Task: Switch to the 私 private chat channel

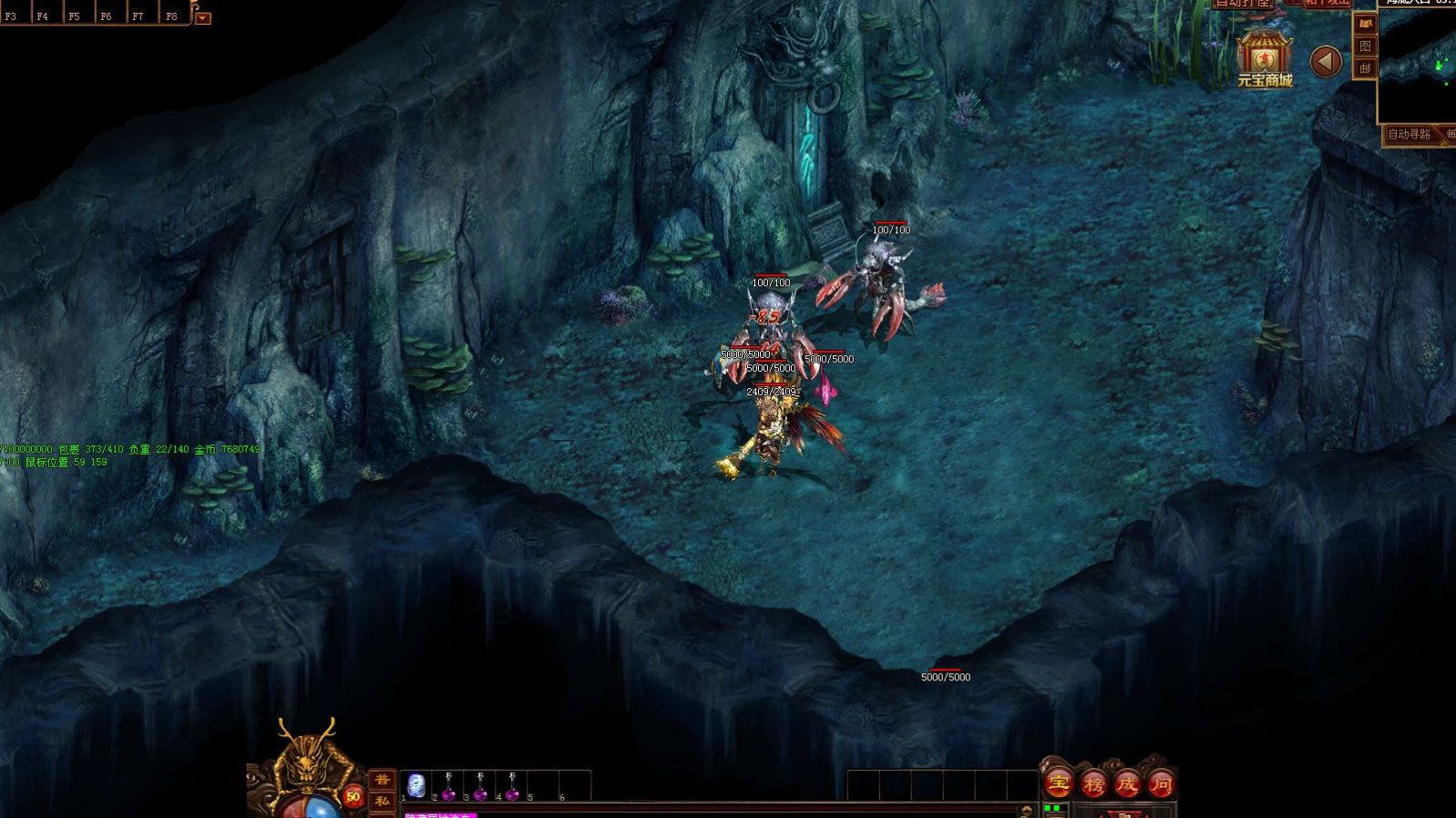Action: [x=383, y=802]
